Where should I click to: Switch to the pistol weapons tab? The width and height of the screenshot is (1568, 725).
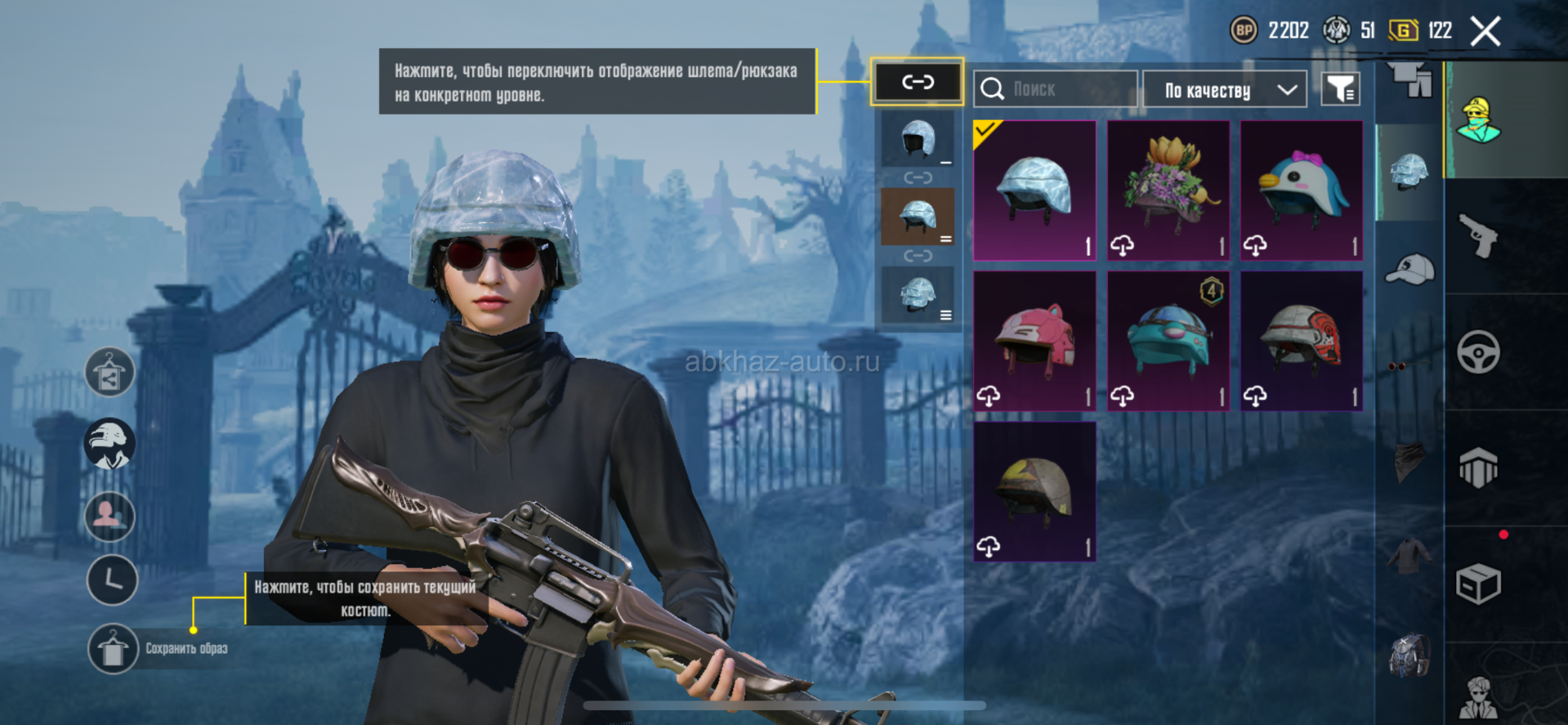1478,236
